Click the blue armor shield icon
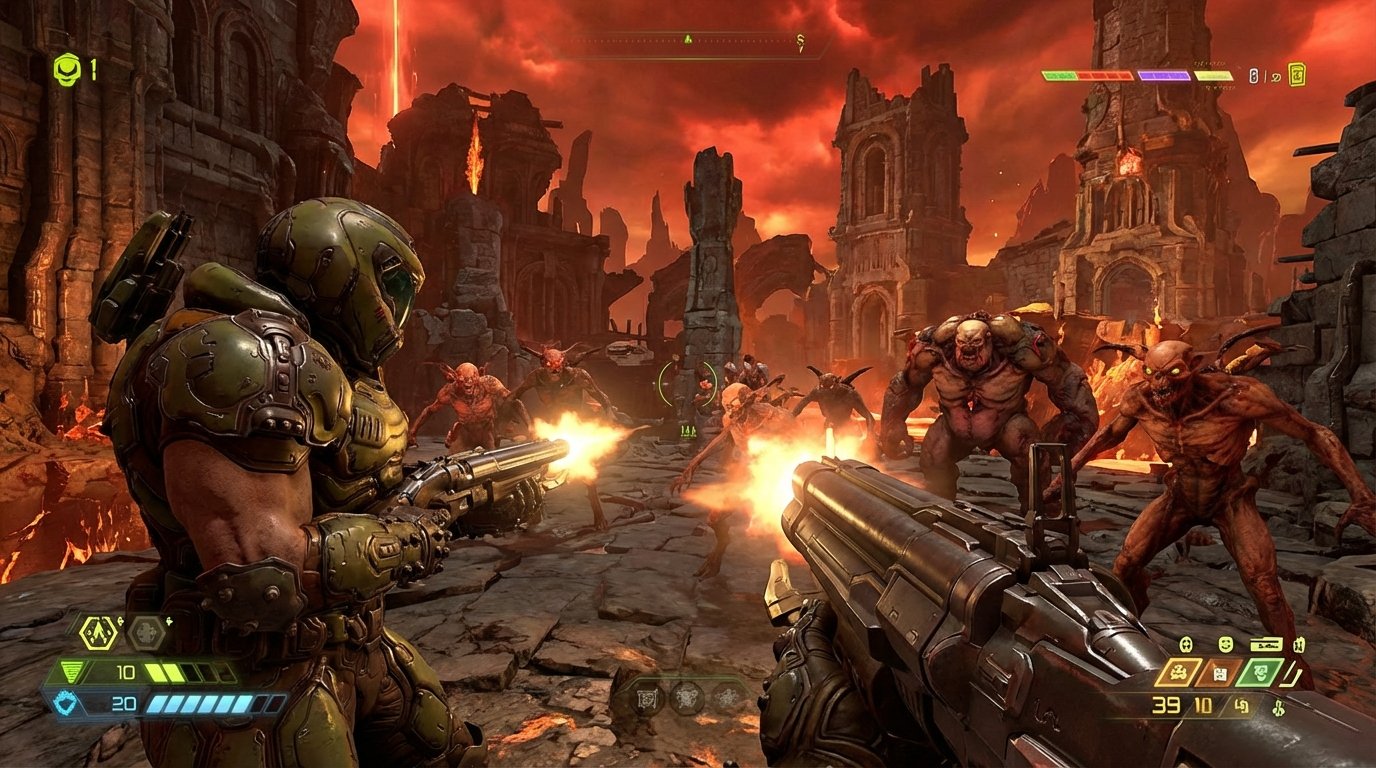 [x=64, y=701]
